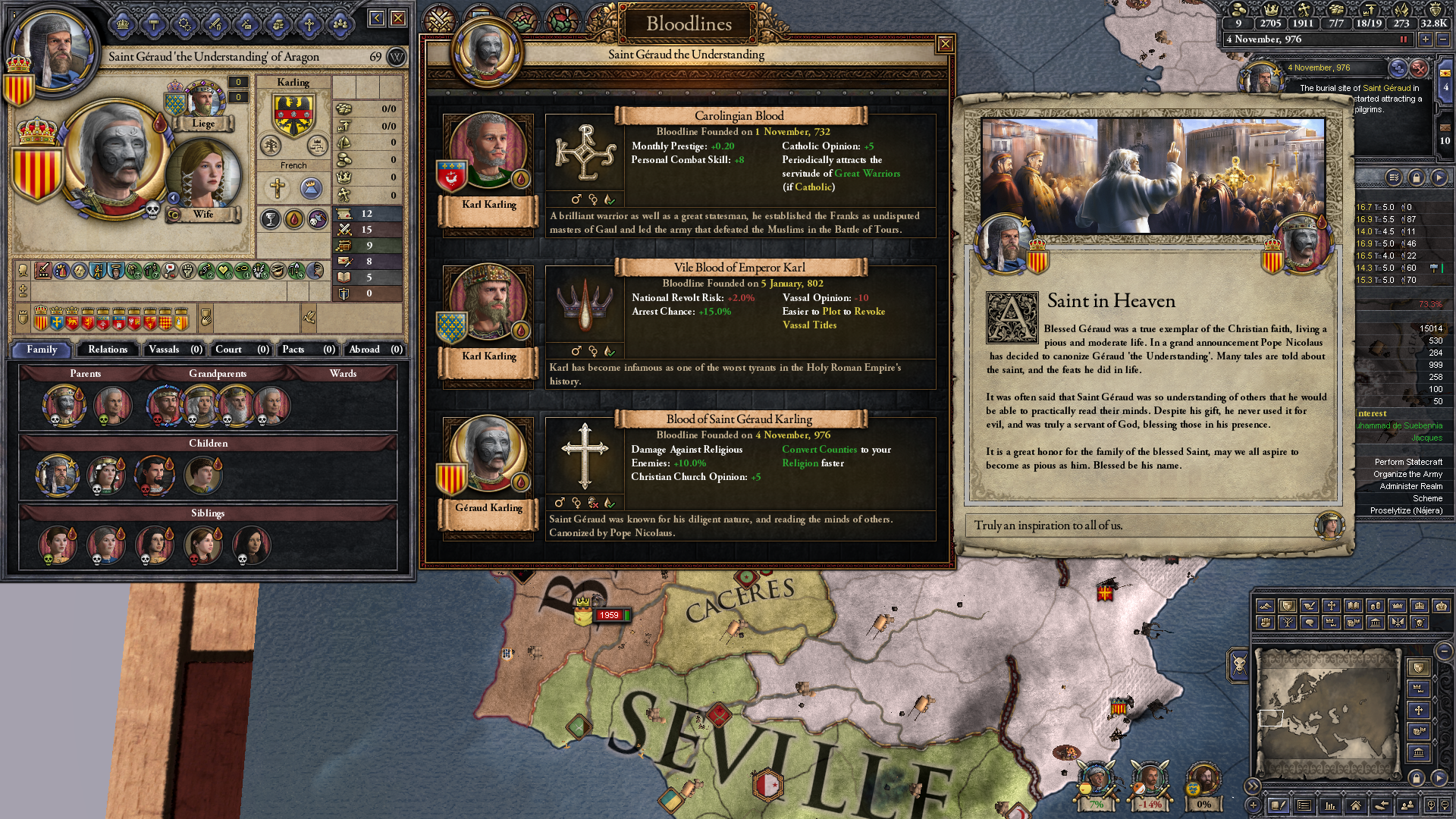This screenshot has width=1456, height=819.
Task: Go back to previous character
Action: point(377,18)
